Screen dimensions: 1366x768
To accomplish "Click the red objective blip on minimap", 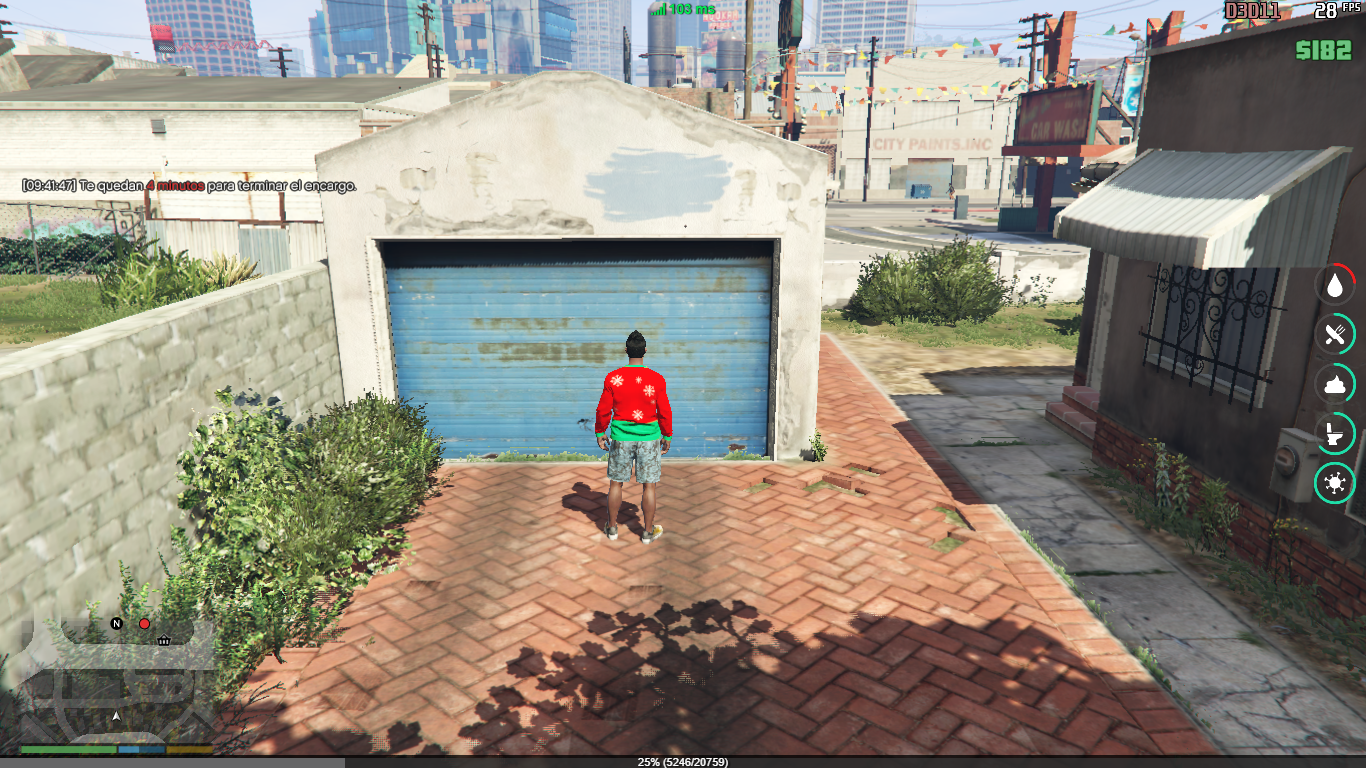I will click(x=144, y=624).
